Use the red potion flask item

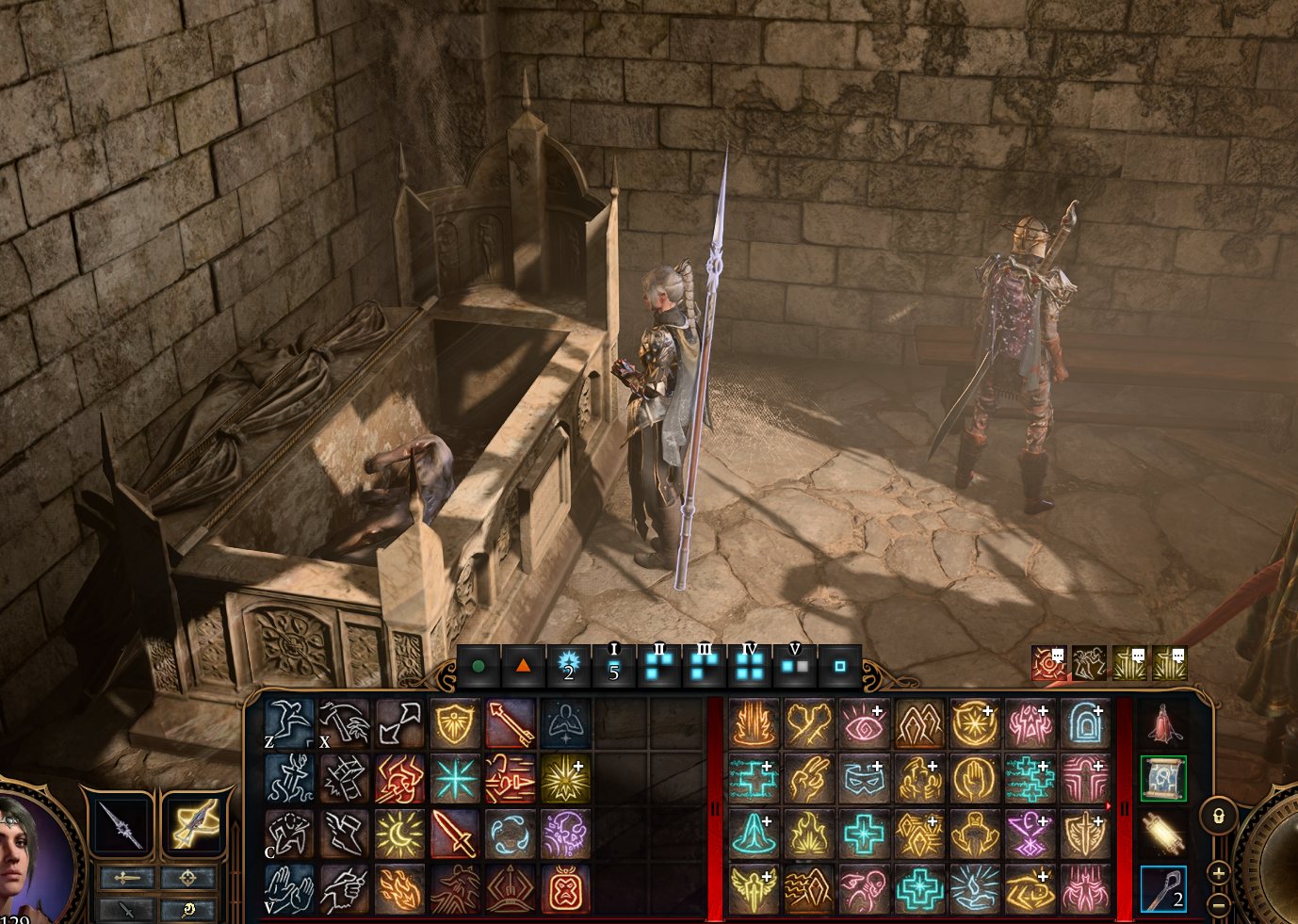click(x=1163, y=723)
